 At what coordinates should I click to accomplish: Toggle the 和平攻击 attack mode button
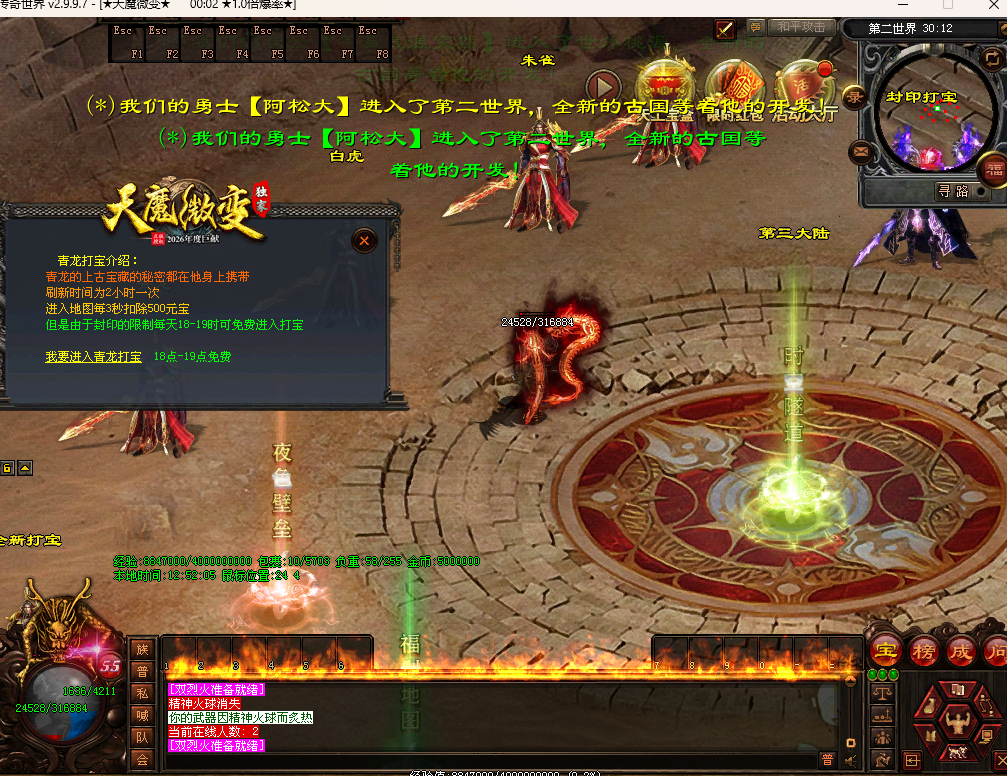(801, 28)
